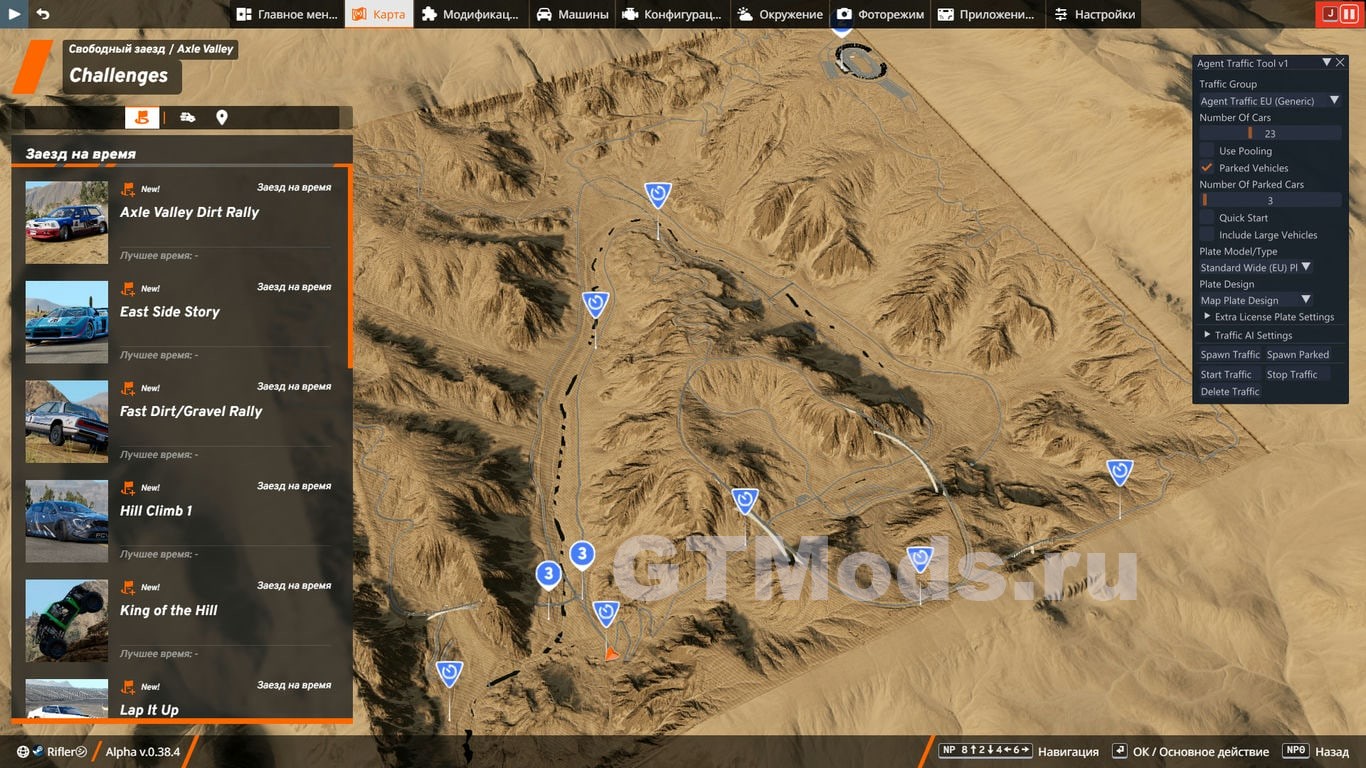
Task: Click the Spawn Traffic button
Action: point(1230,355)
